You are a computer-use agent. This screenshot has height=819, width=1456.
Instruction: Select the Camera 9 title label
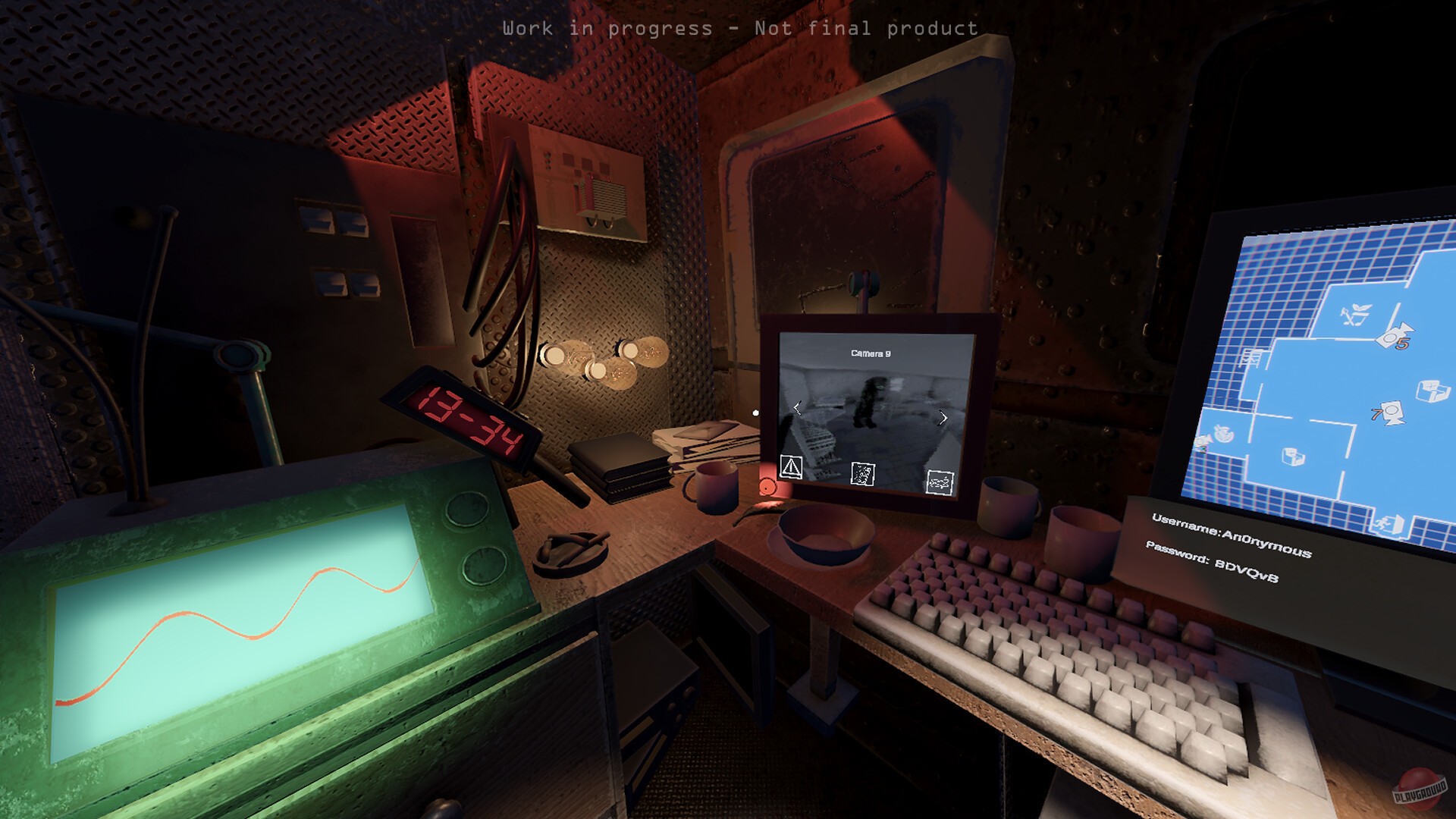[871, 353]
